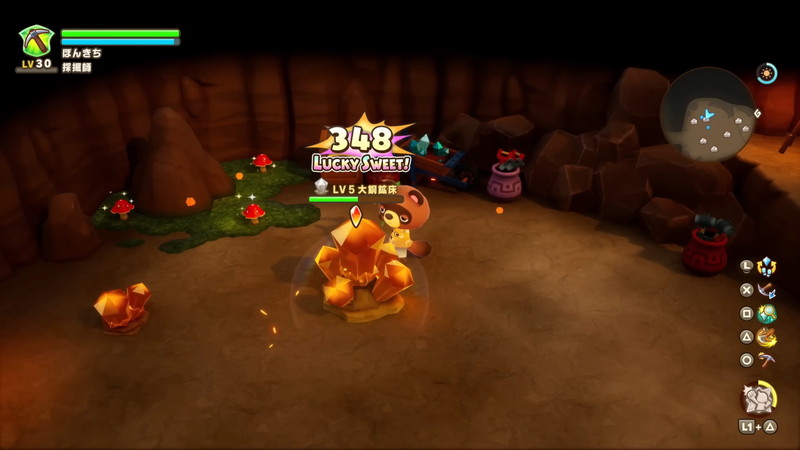
Task: Activate the charged special skill gauge icon
Action: [x=757, y=398]
